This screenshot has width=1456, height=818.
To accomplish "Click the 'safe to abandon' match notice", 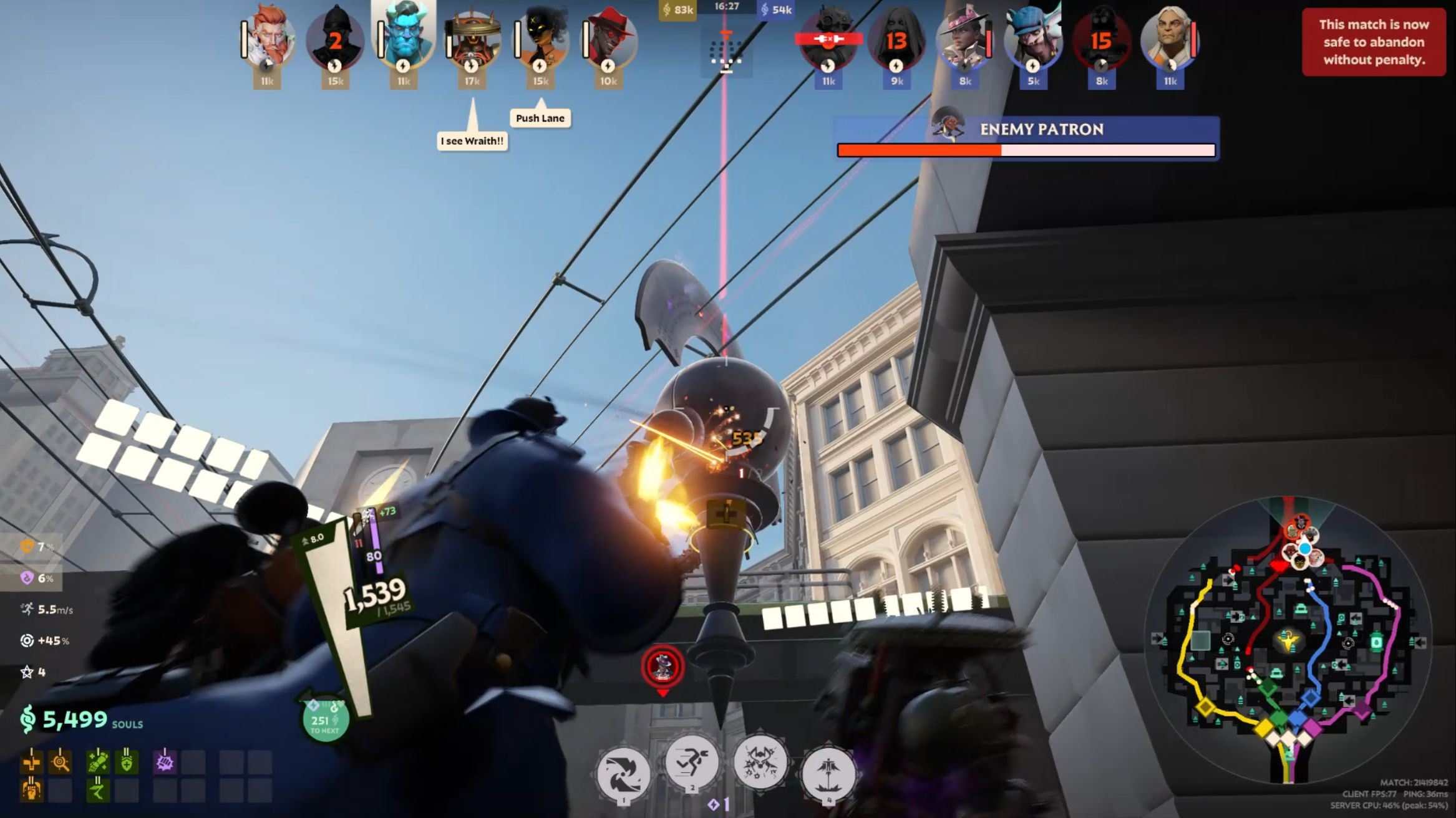I will [1374, 42].
